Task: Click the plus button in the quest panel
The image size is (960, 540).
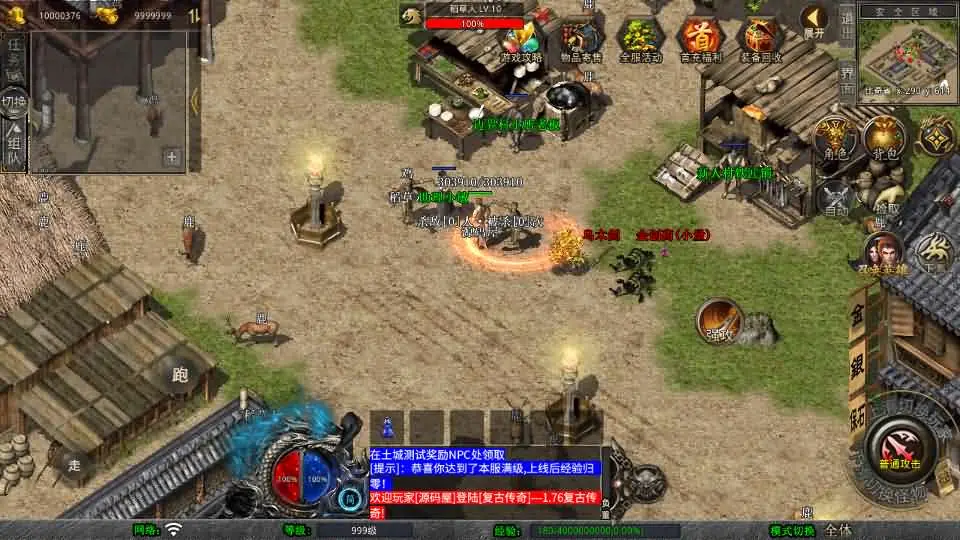Action: click(172, 156)
